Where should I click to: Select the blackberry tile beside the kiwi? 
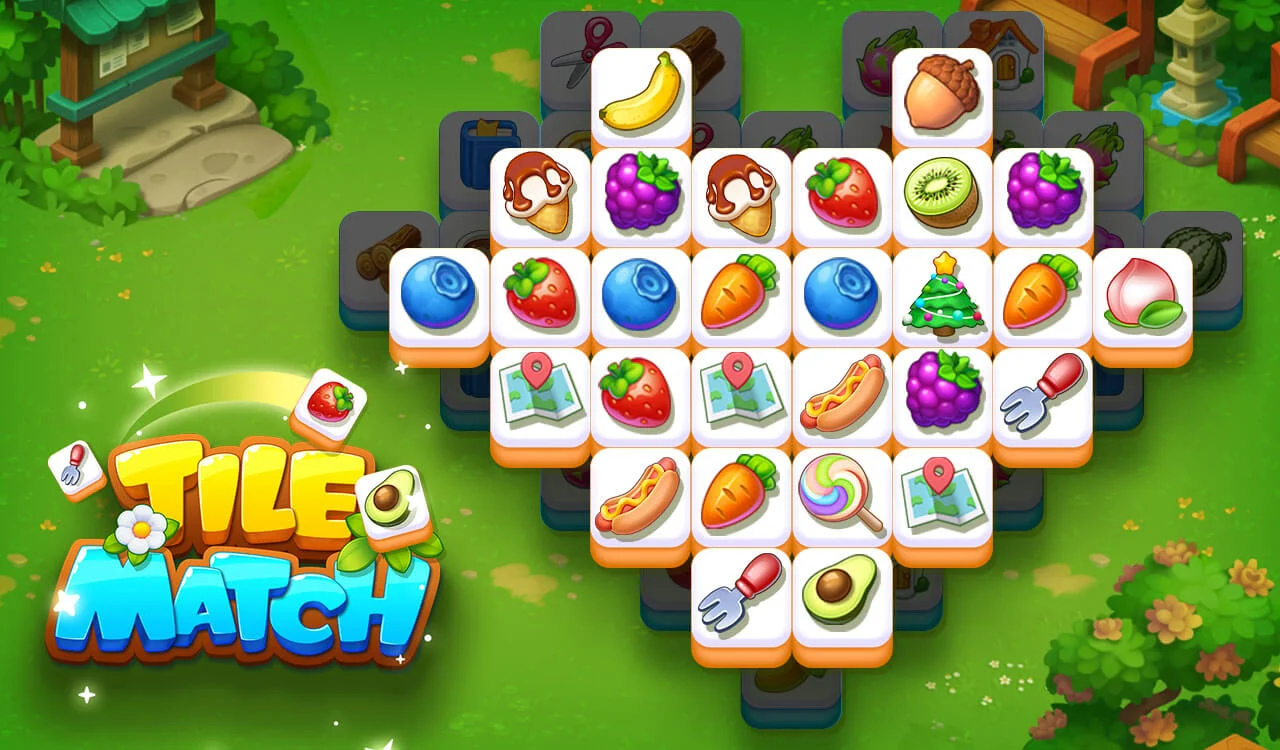pyautogui.click(x=1043, y=190)
